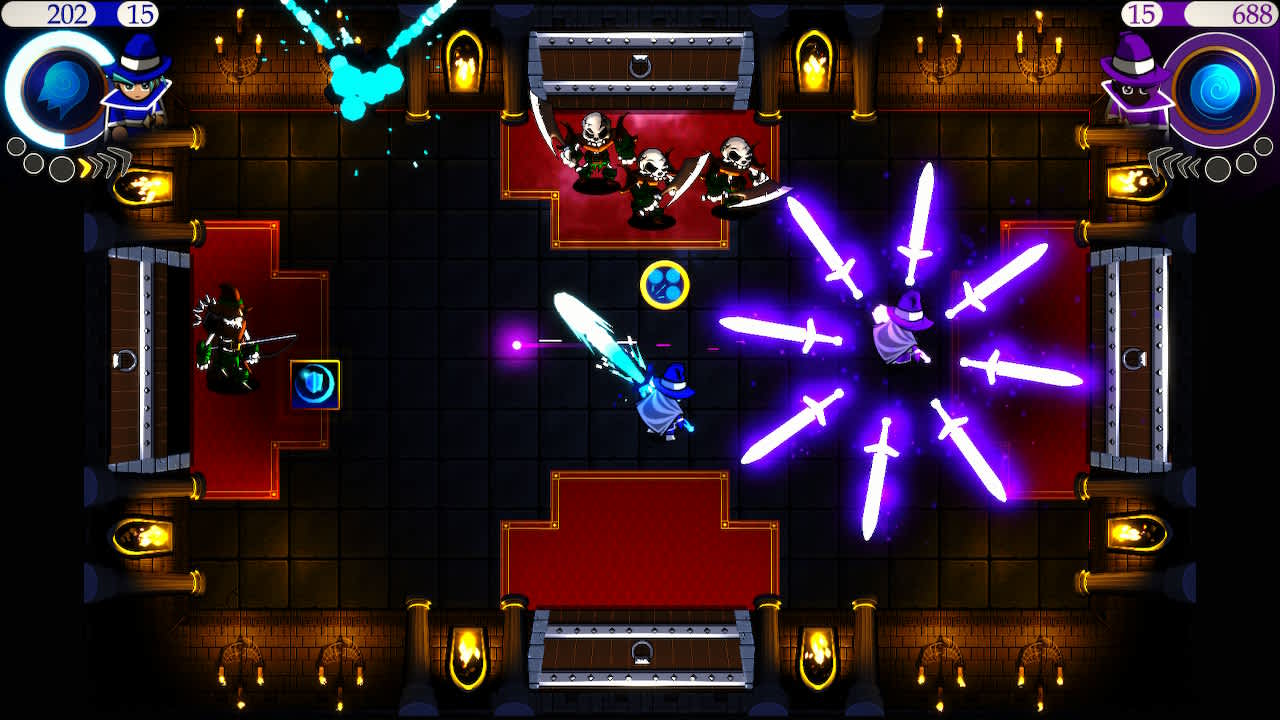This screenshot has height=720, width=1280.
Task: Click the chevron arrows beneath the right HUD orb
Action: click(x=1175, y=165)
